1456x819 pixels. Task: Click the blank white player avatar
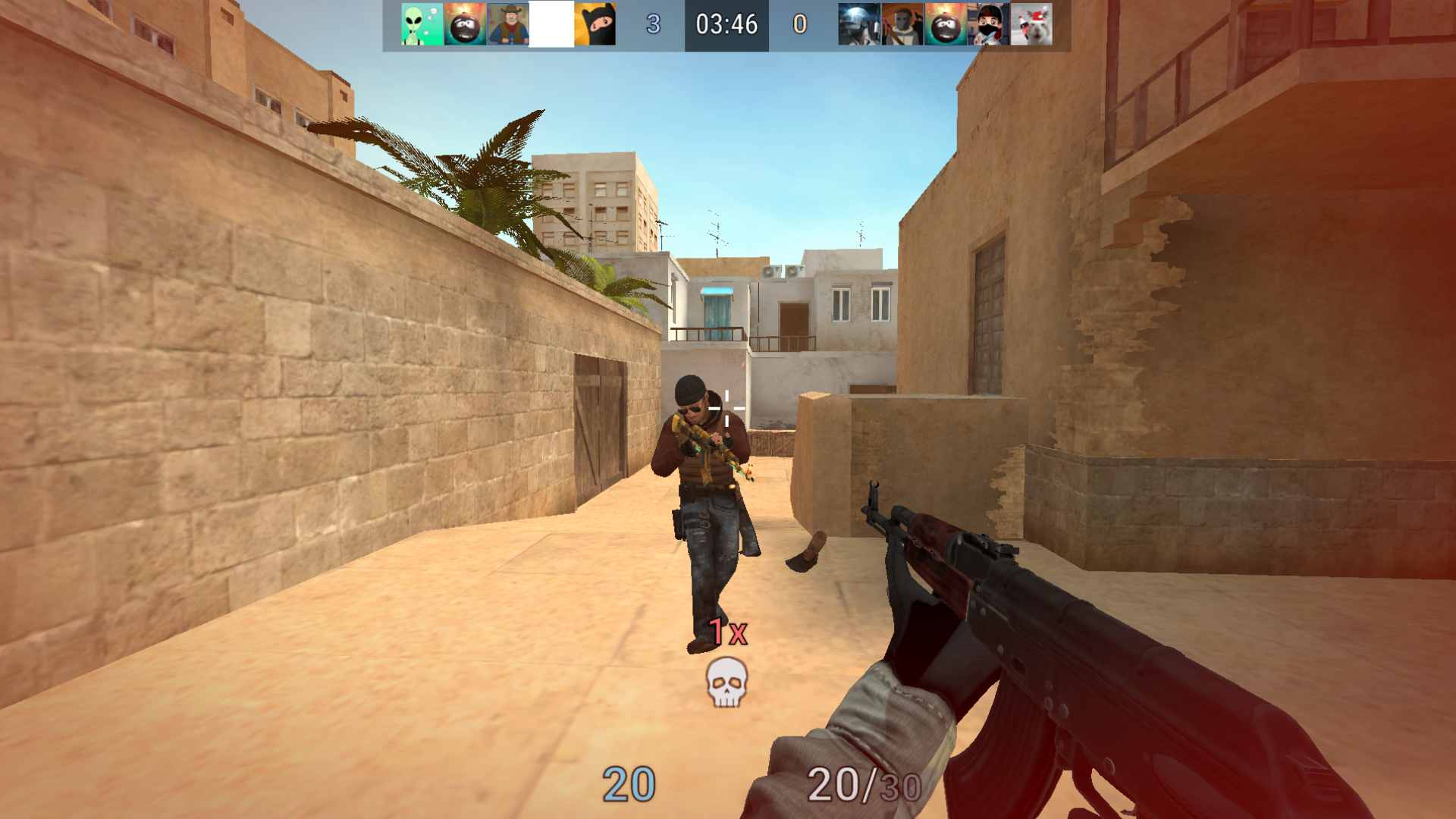(552, 25)
